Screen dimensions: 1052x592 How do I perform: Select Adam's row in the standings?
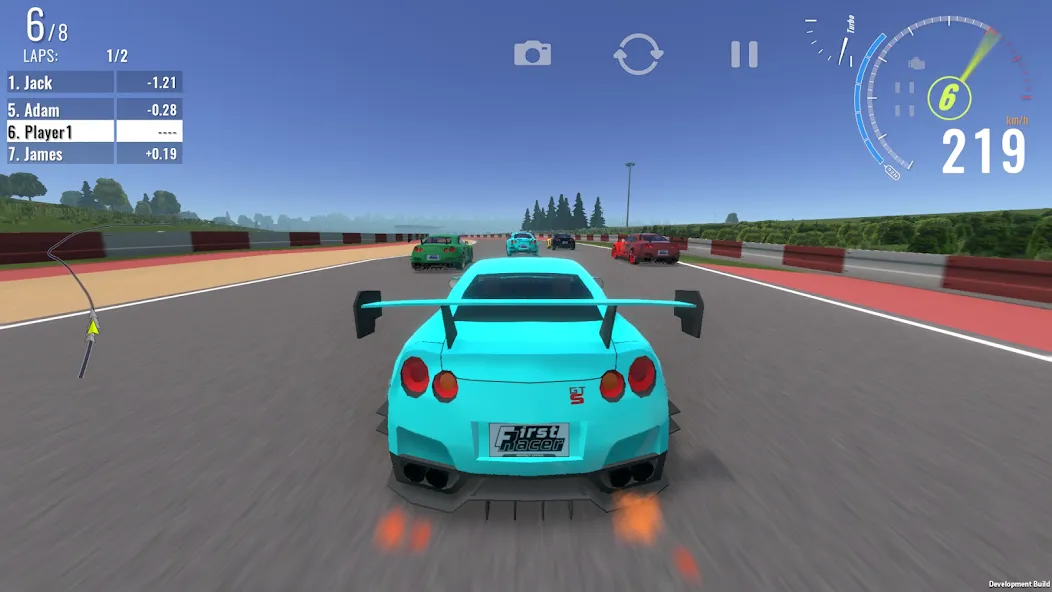[x=94, y=110]
